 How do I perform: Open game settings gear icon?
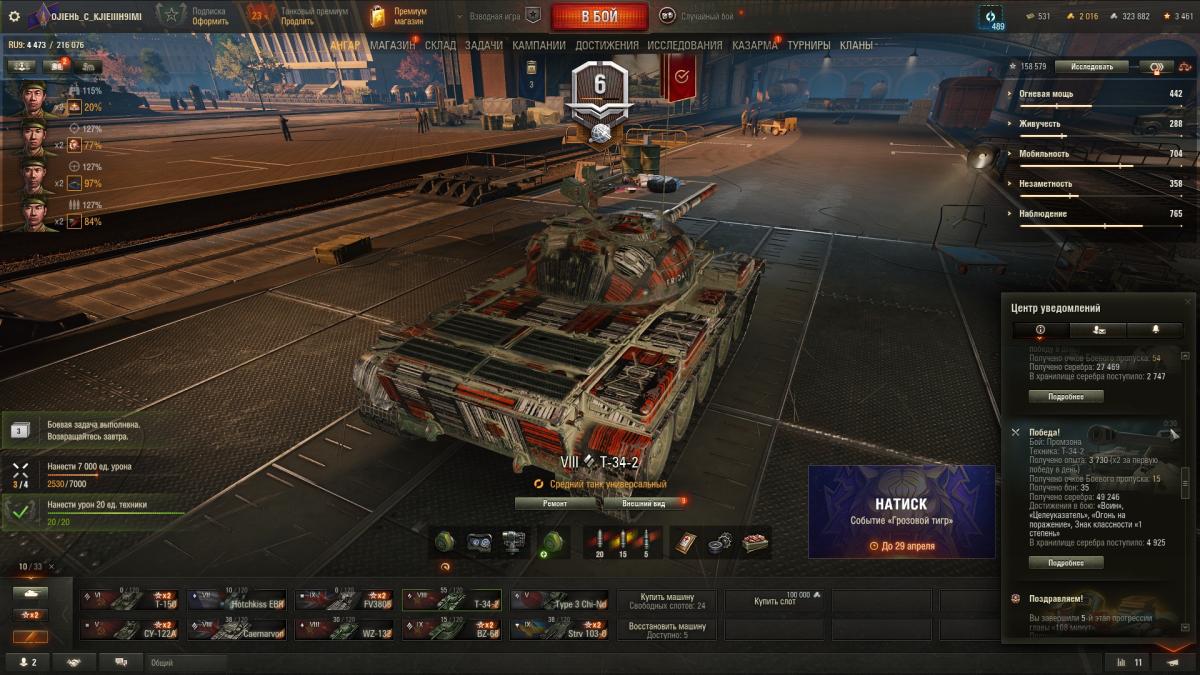tap(14, 16)
